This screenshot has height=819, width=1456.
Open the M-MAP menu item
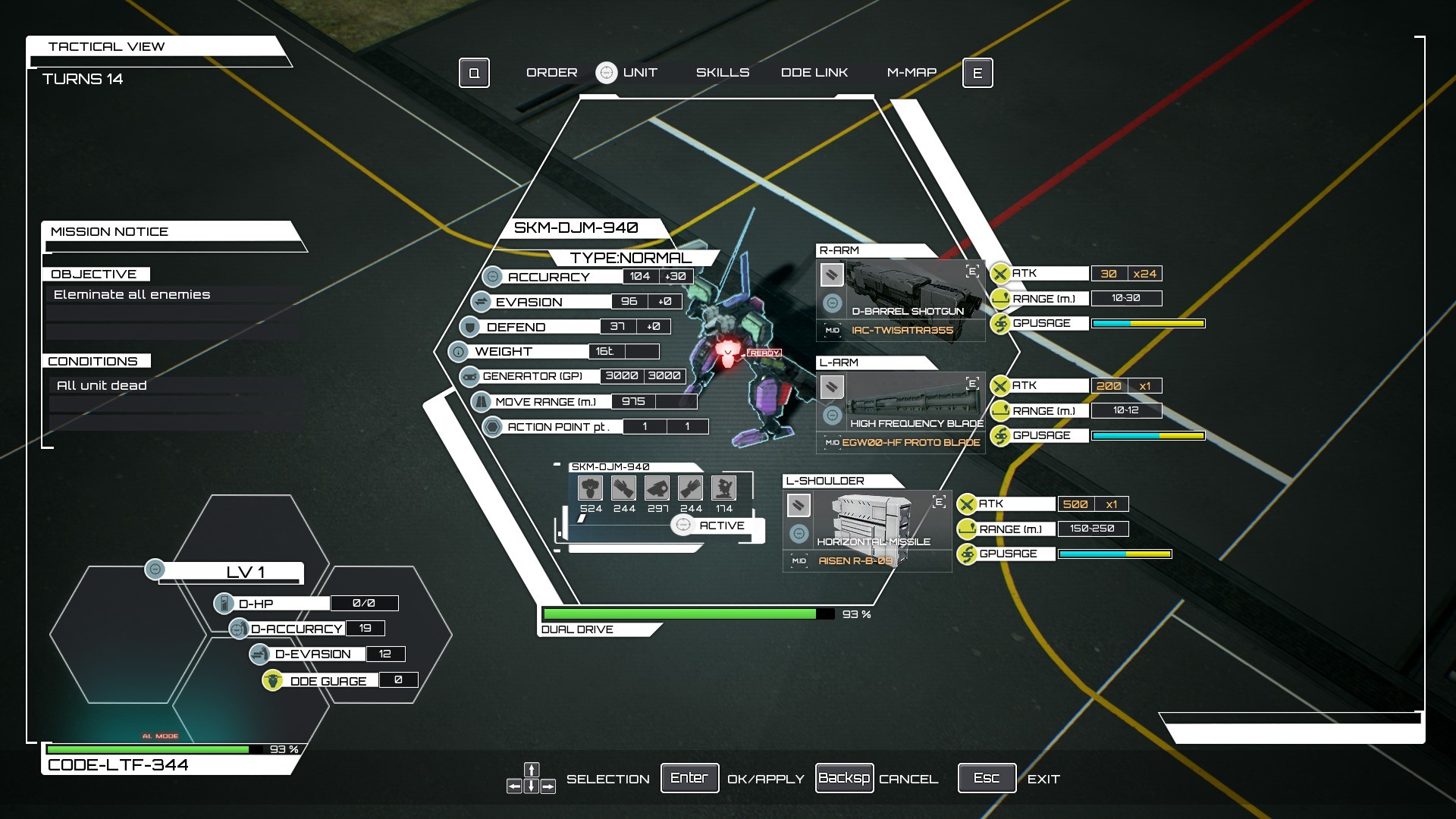[912, 72]
